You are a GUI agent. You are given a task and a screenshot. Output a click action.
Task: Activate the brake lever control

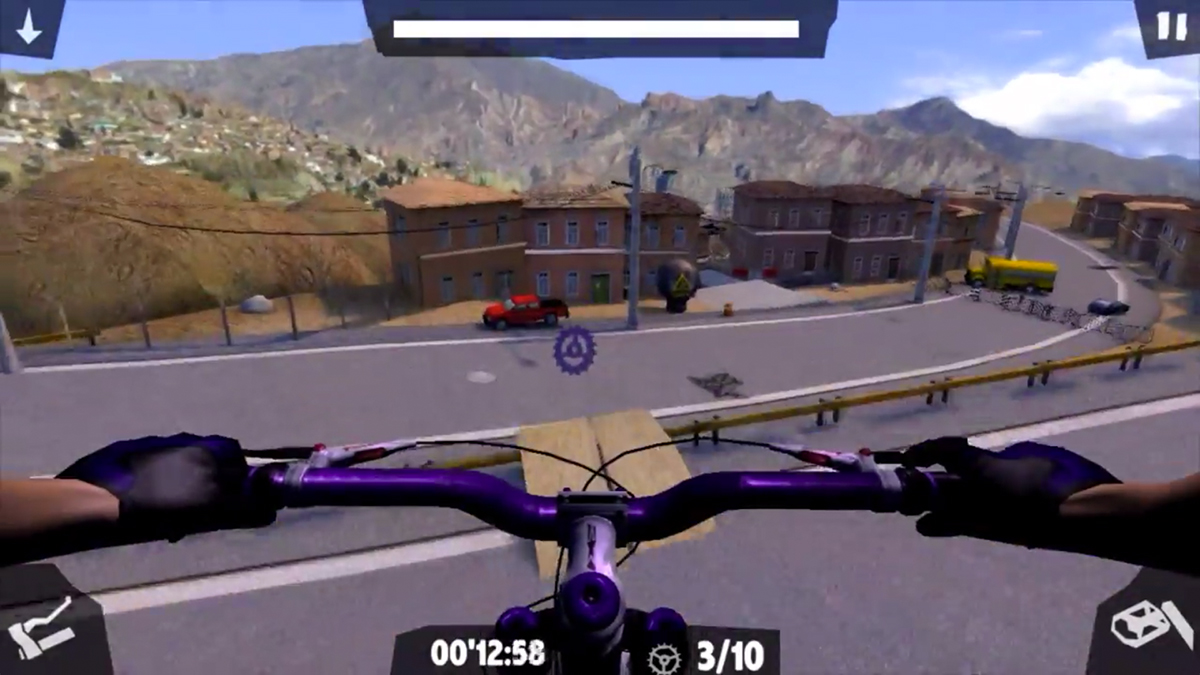[x=42, y=625]
